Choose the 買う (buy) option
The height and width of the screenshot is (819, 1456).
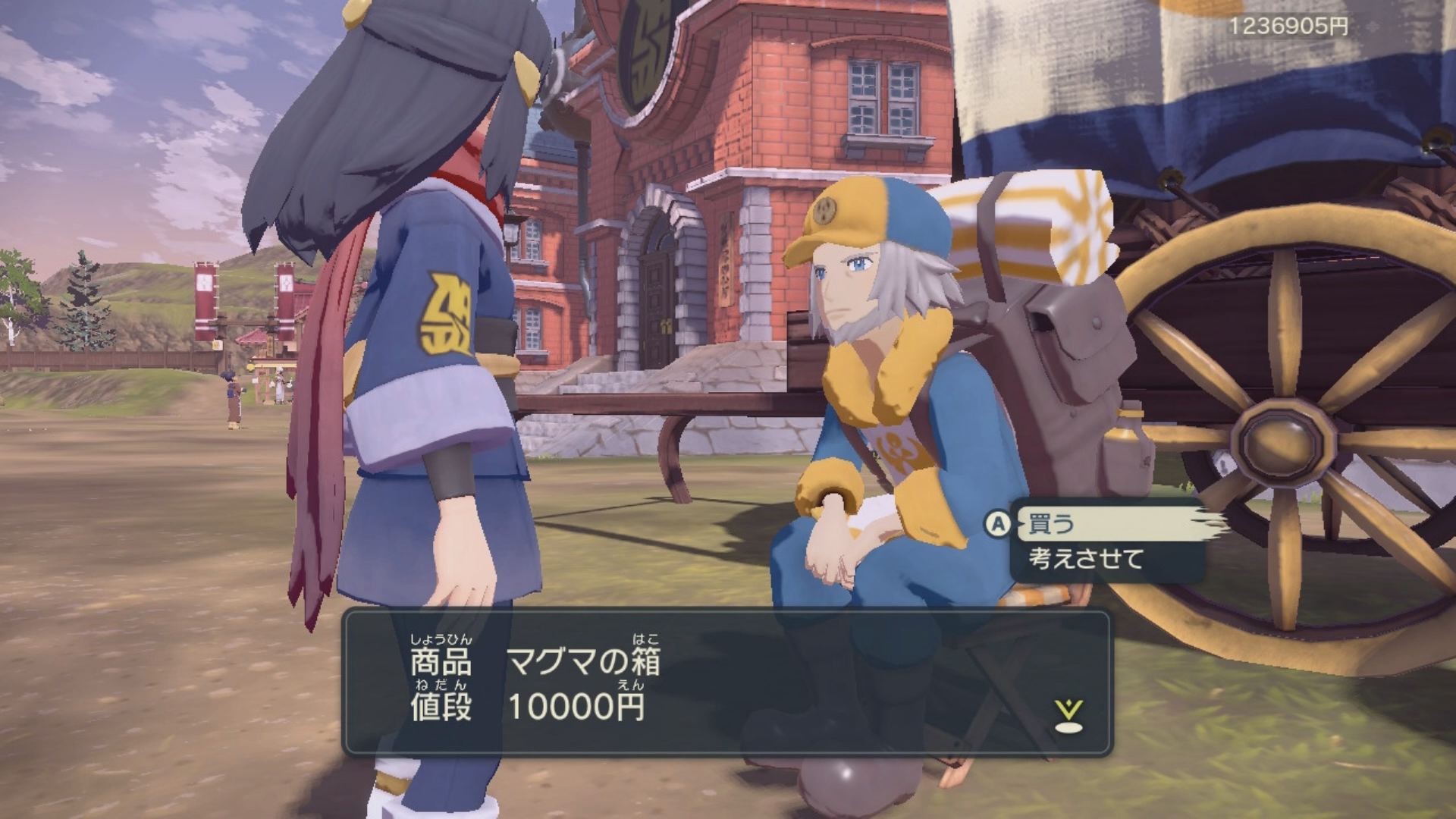pos(1051,524)
